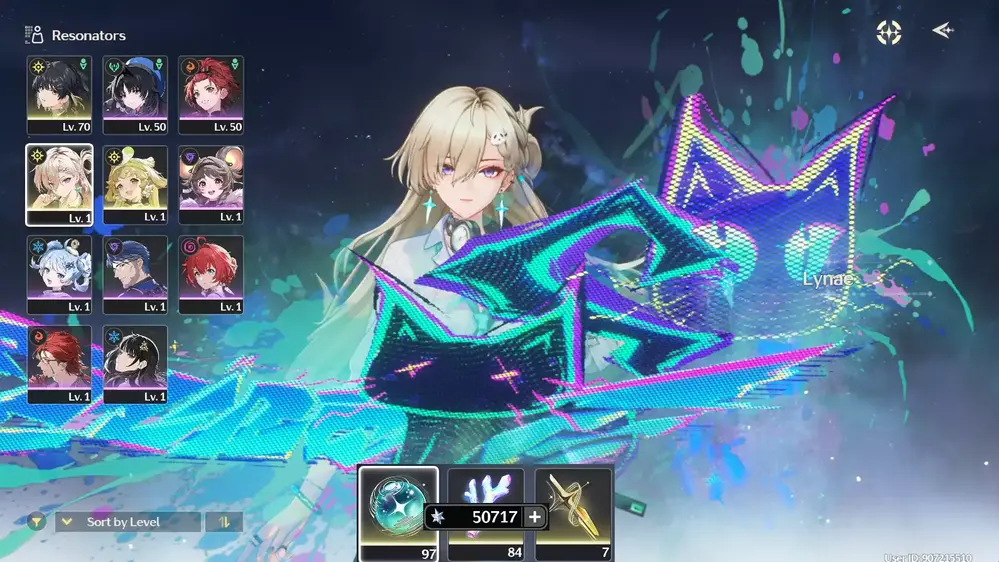Select the teal orb material slot
The height and width of the screenshot is (562, 999).
(x=398, y=512)
